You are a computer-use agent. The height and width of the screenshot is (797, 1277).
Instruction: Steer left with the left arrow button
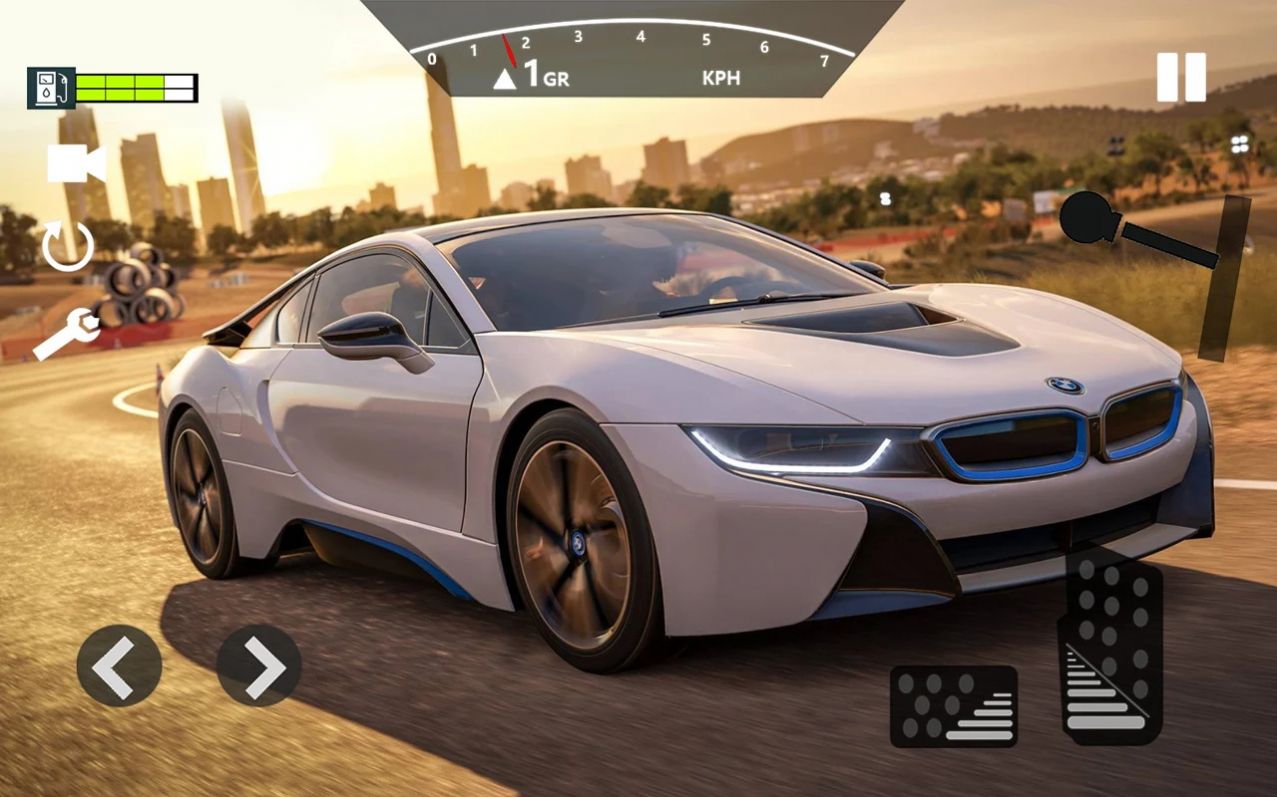[119, 665]
